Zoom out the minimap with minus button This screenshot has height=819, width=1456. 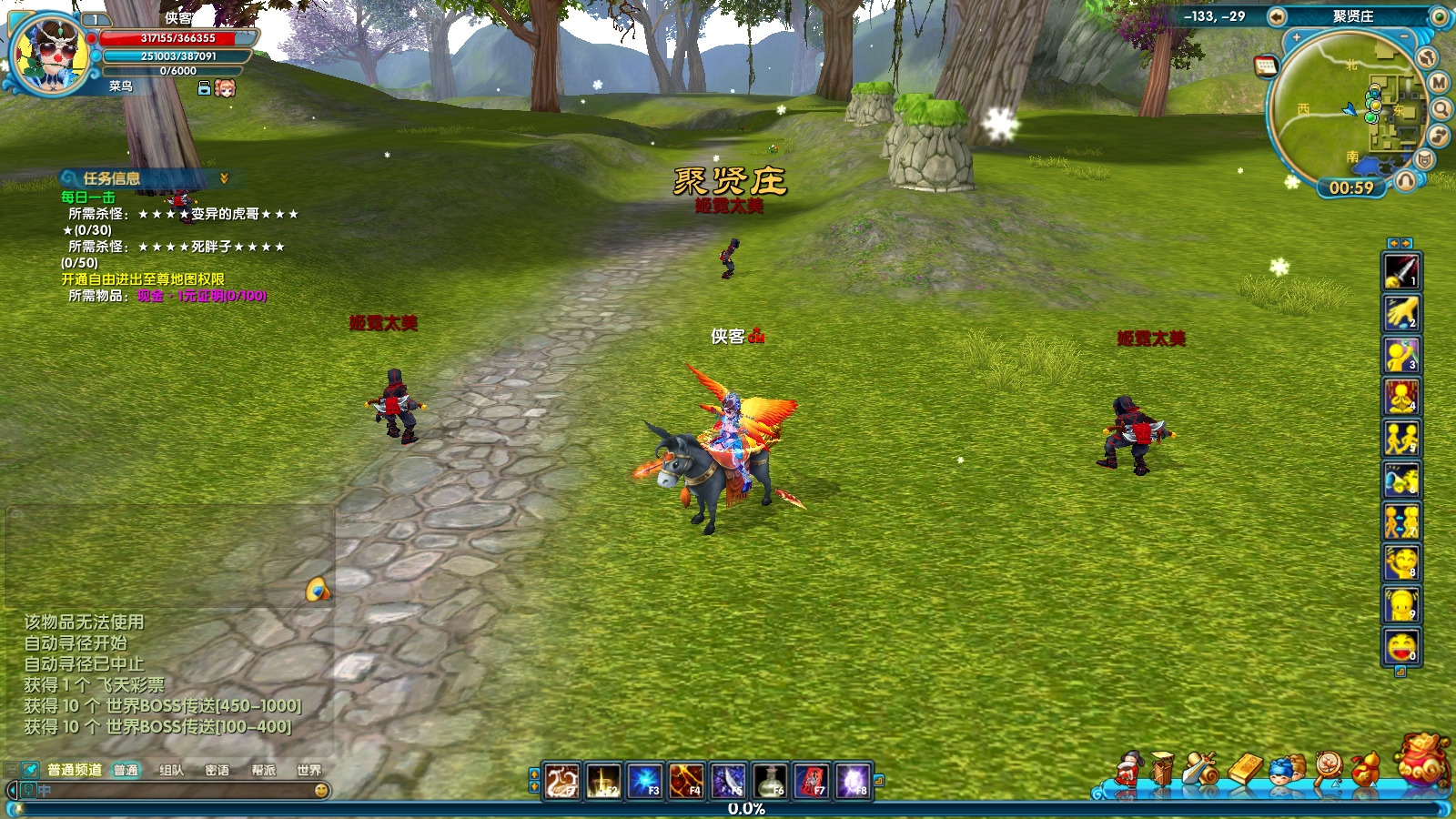click(1404, 37)
